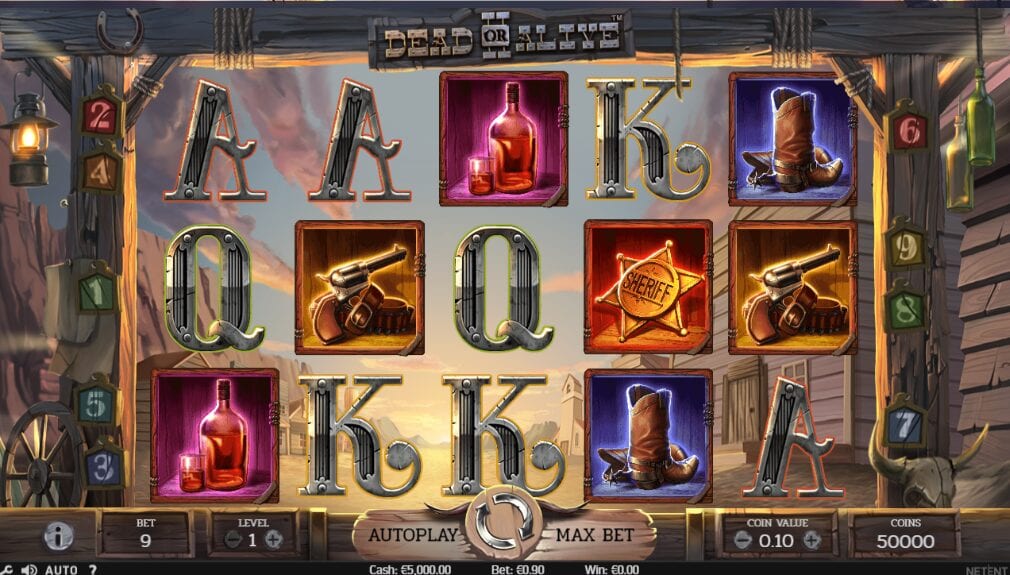Toggle sound with the speaker icon
The height and width of the screenshot is (575, 1010).
coord(29,569)
